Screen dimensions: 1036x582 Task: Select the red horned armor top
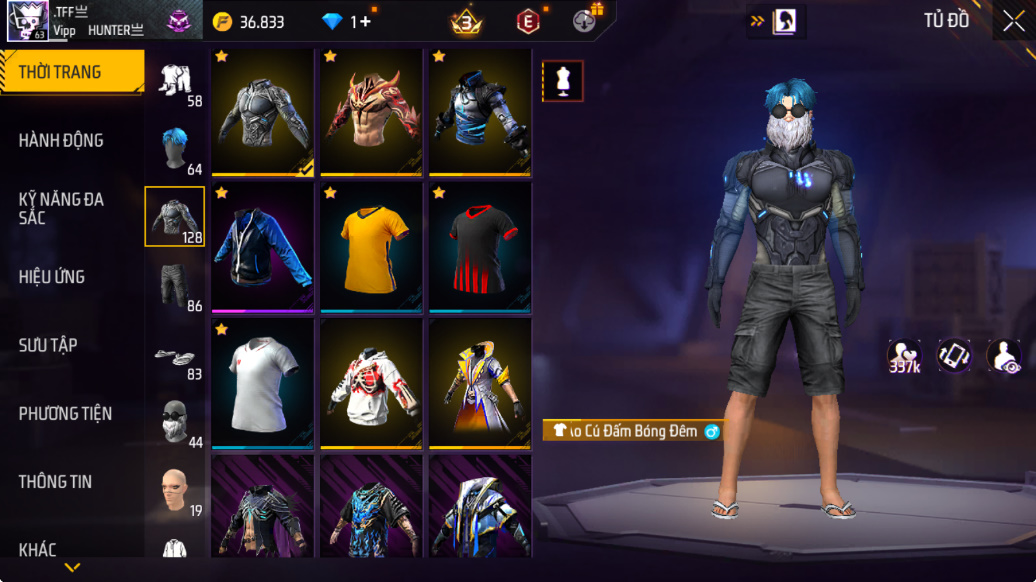click(372, 111)
